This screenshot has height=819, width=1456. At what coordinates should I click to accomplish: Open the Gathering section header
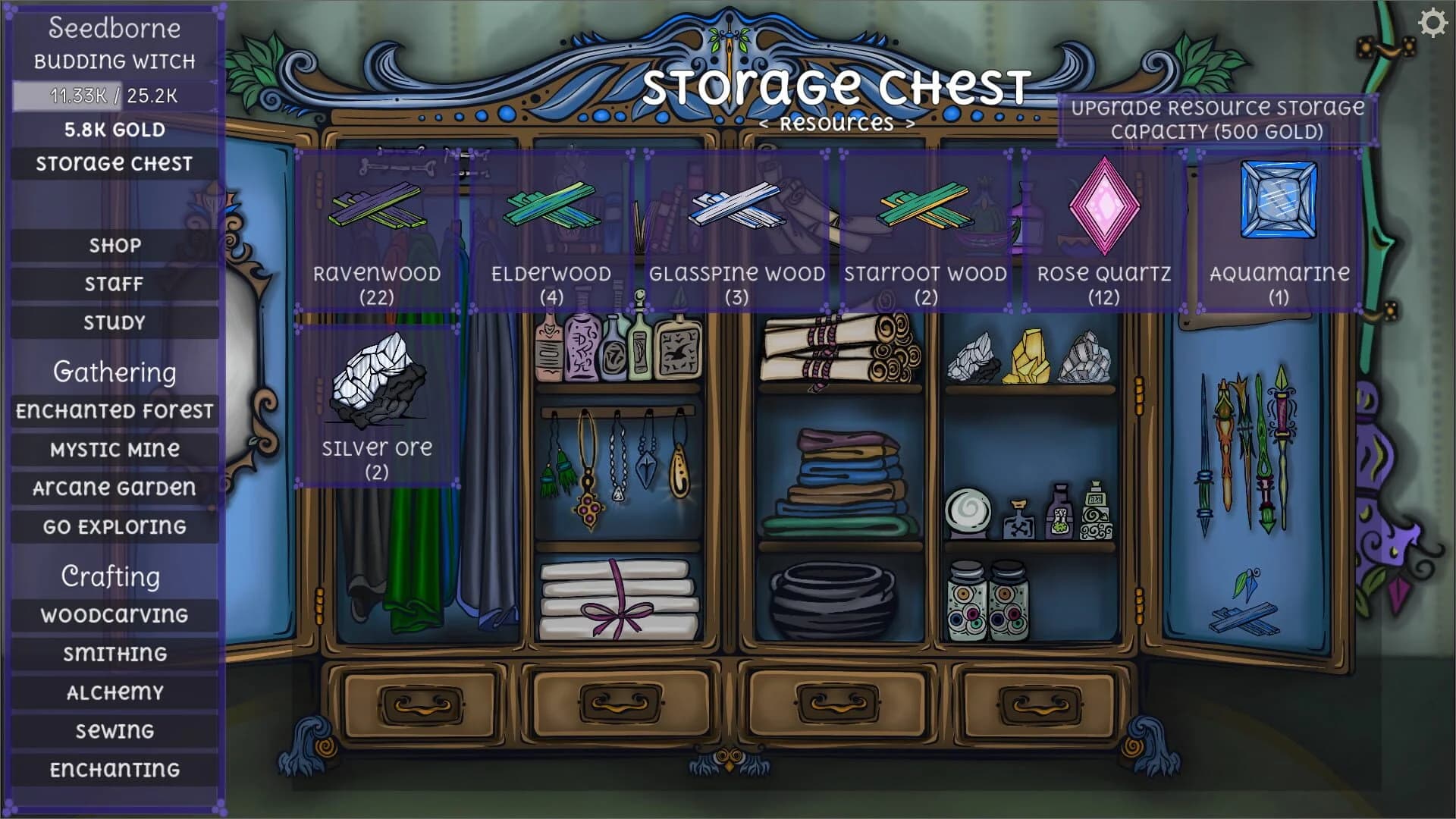[x=114, y=372]
